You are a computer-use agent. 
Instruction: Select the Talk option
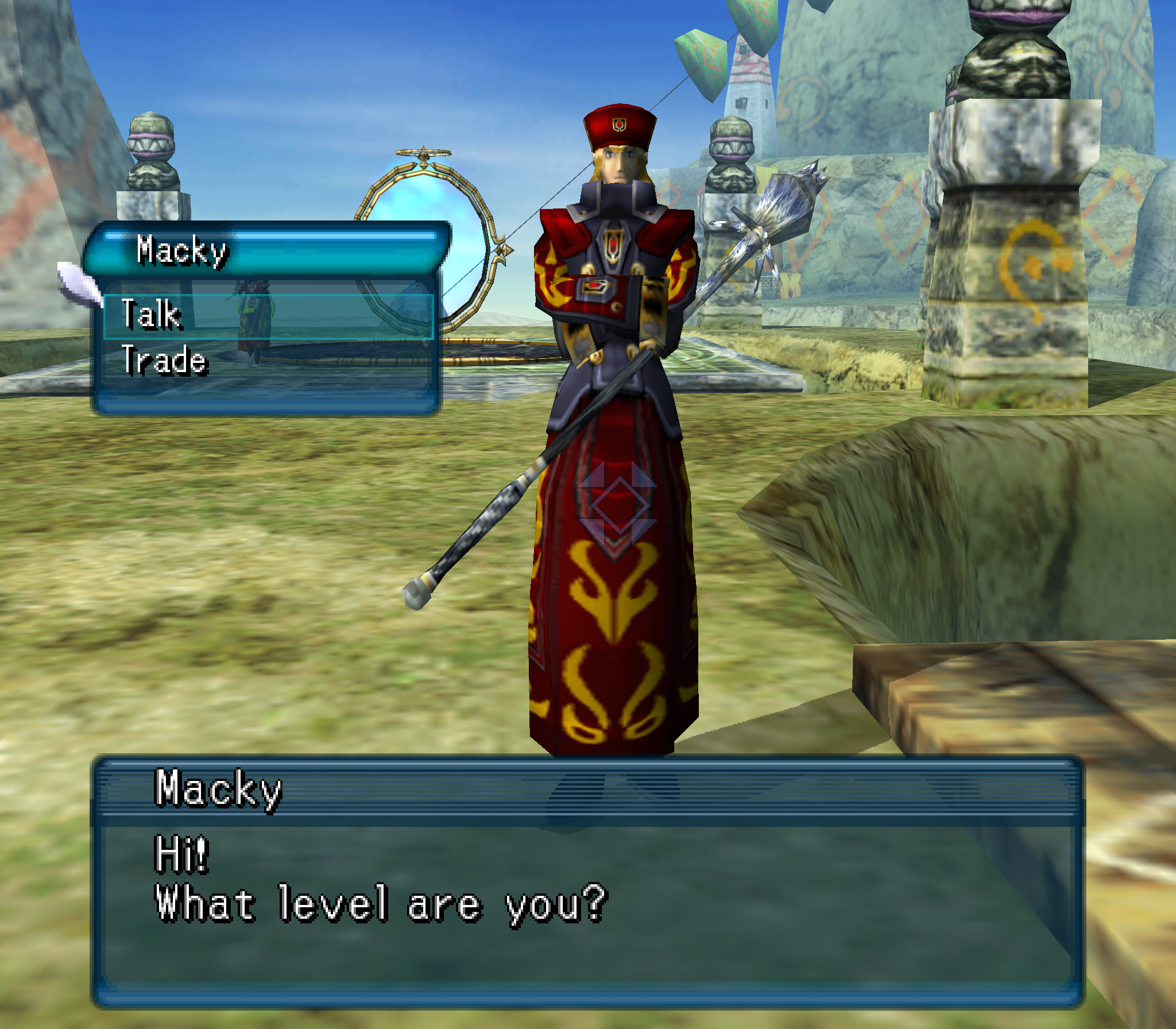coord(153,315)
